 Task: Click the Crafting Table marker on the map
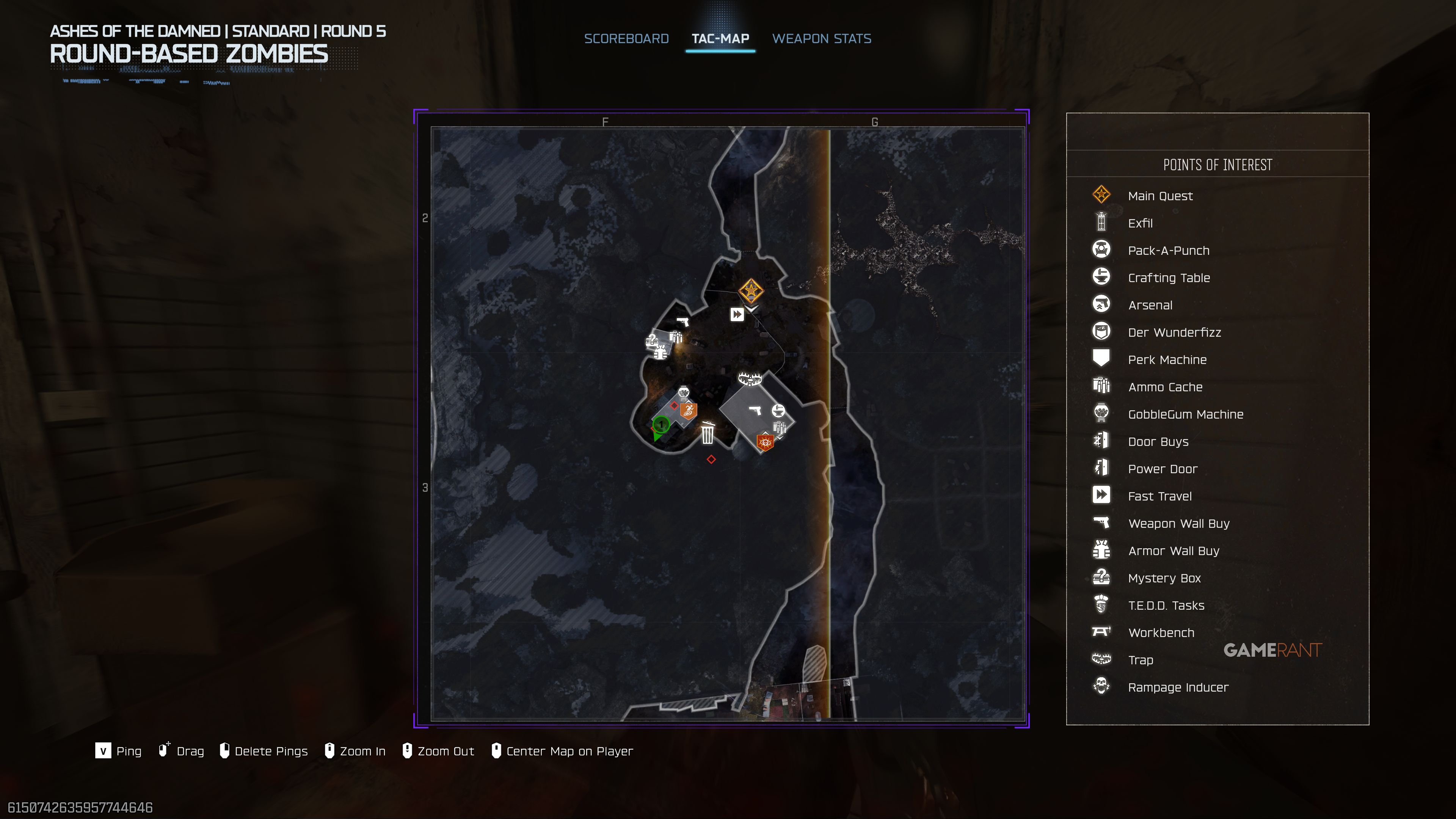pyautogui.click(x=778, y=410)
